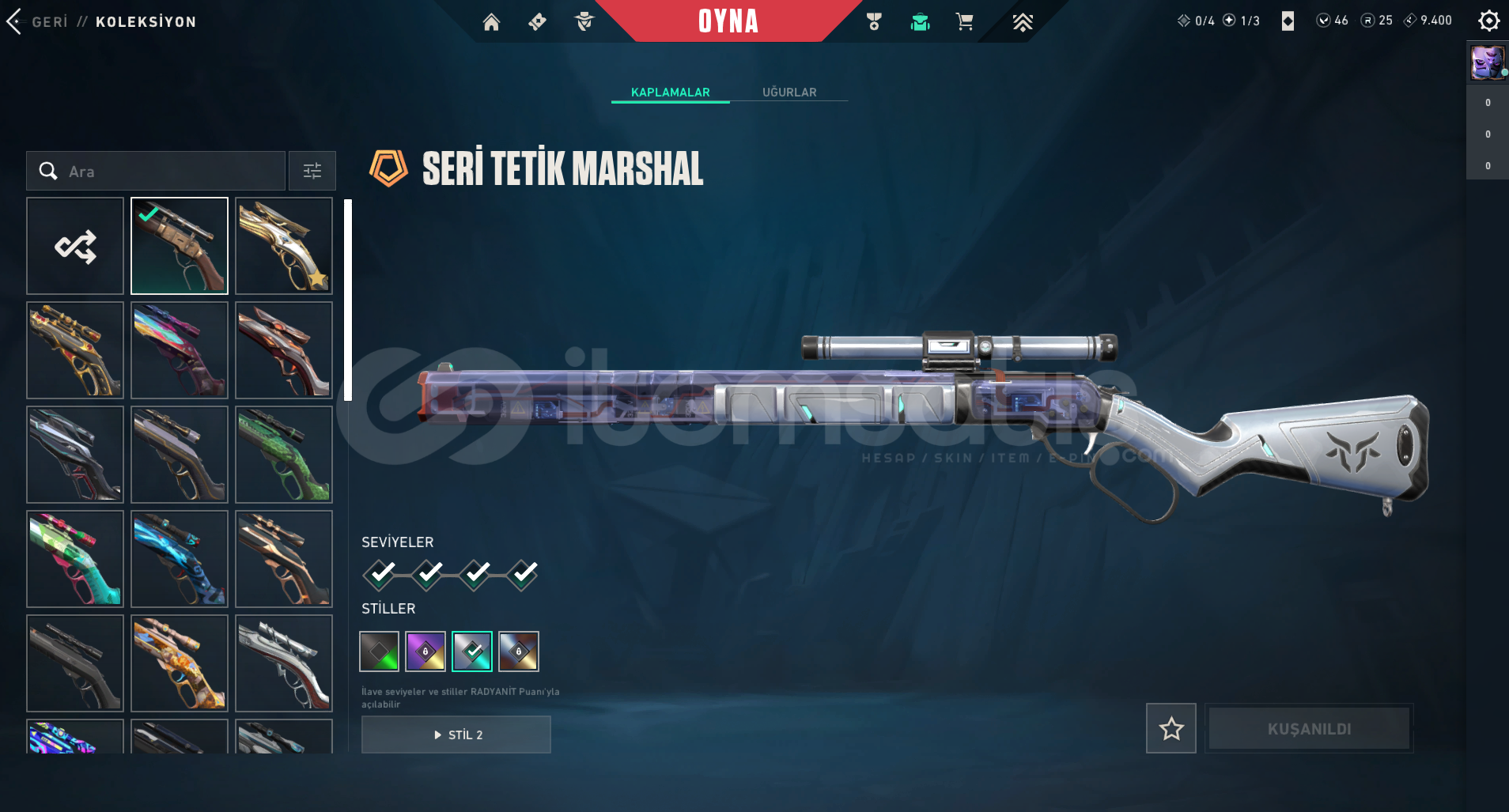Viewport: 1509px width, 812px height.
Task: Select the KAPLAMALAR tab
Action: click(x=670, y=93)
